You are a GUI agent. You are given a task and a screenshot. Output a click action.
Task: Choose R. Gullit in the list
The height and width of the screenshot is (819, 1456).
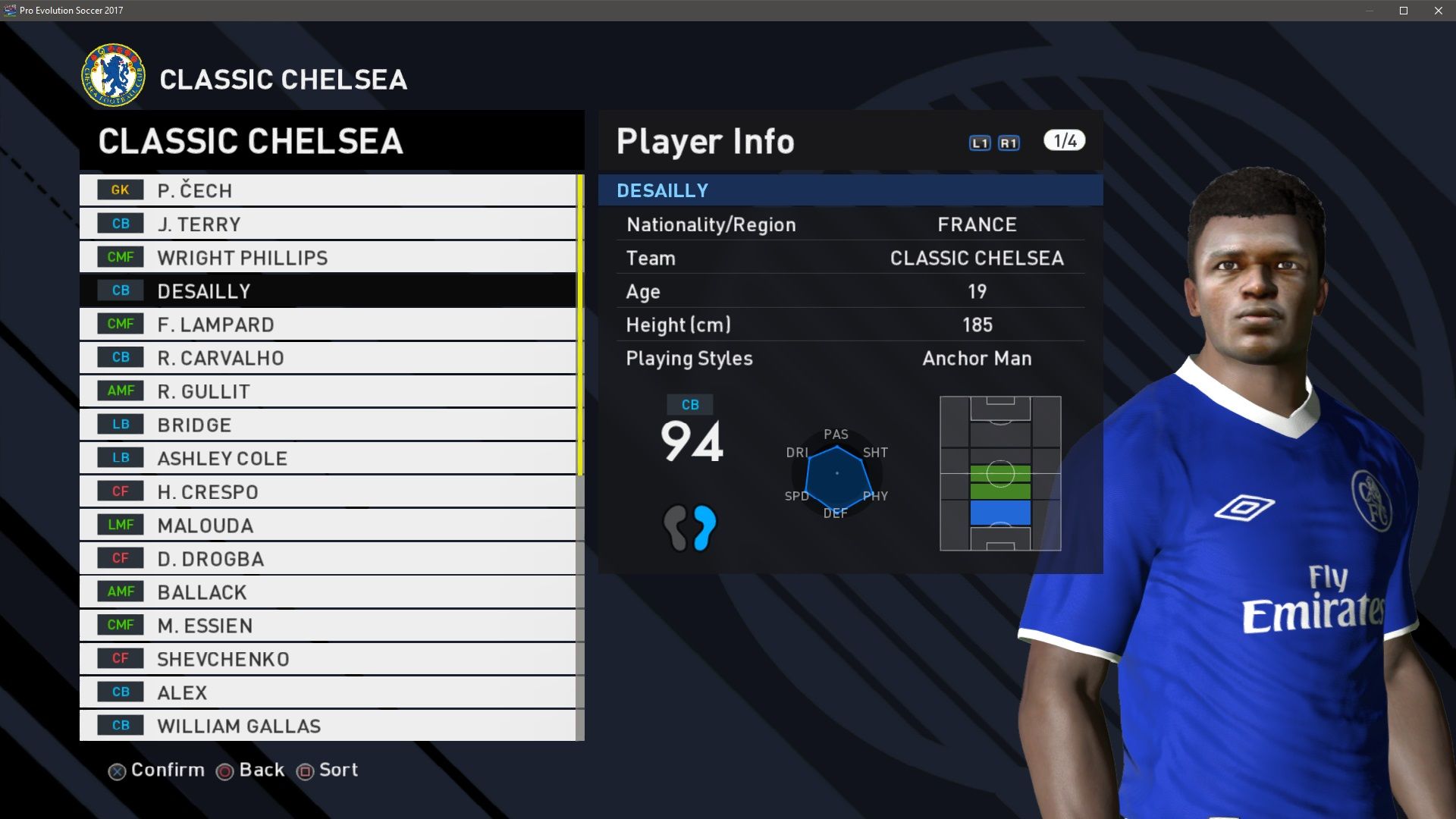[x=328, y=391]
